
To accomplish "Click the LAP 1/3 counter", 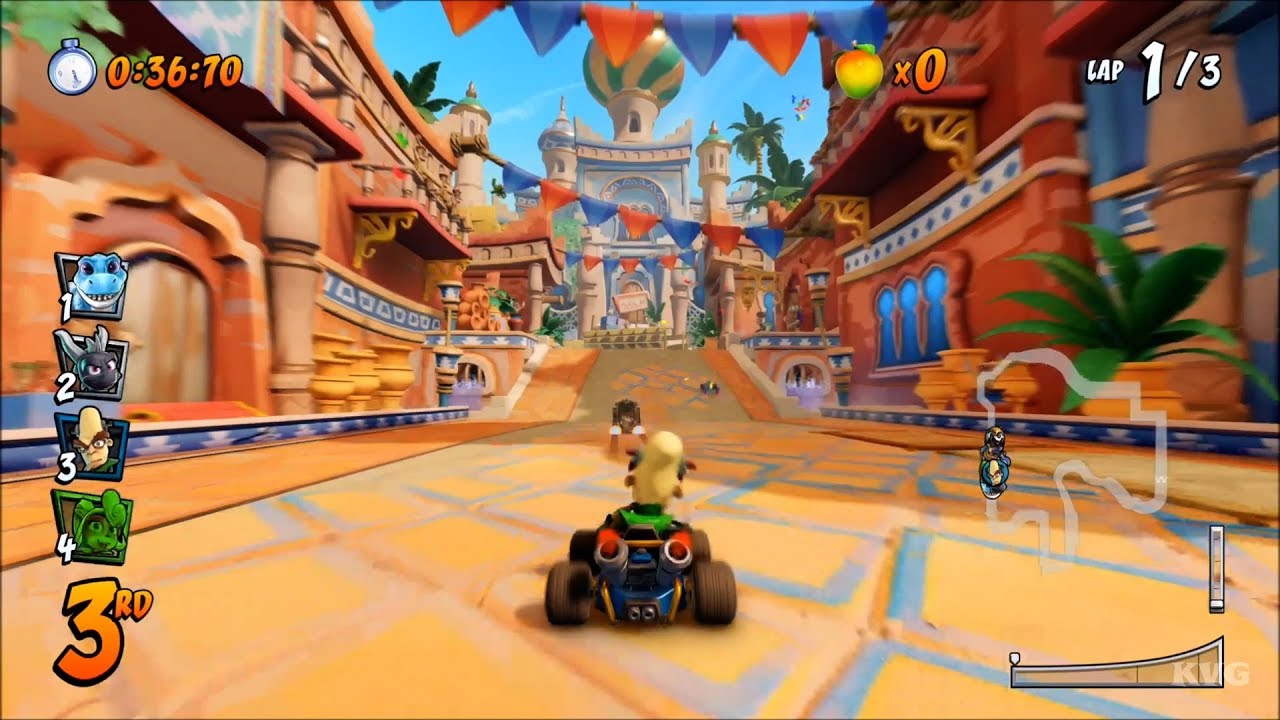I will tap(1150, 70).
